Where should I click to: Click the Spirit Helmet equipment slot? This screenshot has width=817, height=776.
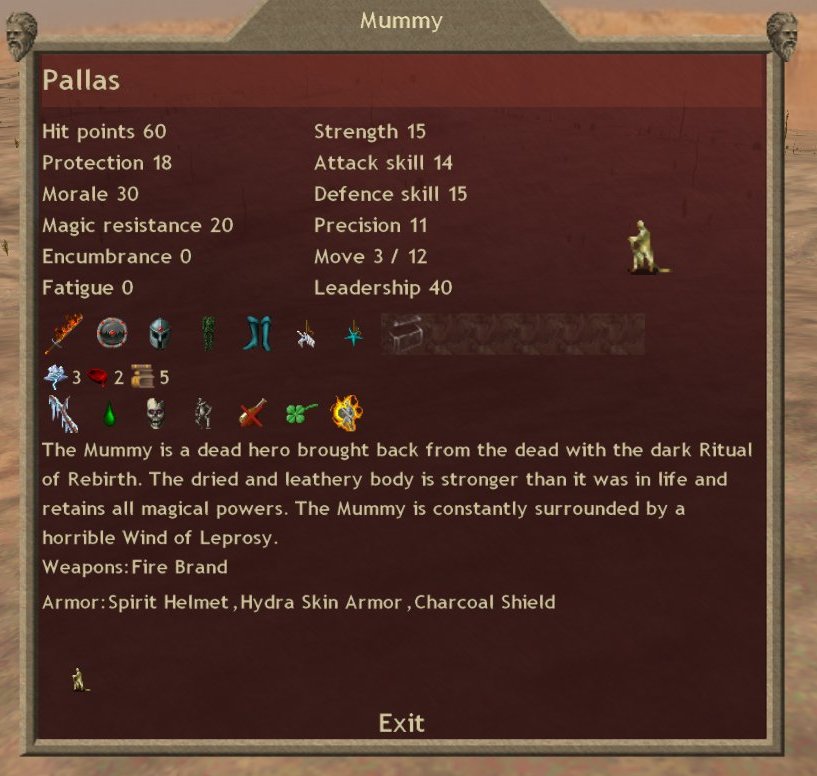(x=160, y=333)
